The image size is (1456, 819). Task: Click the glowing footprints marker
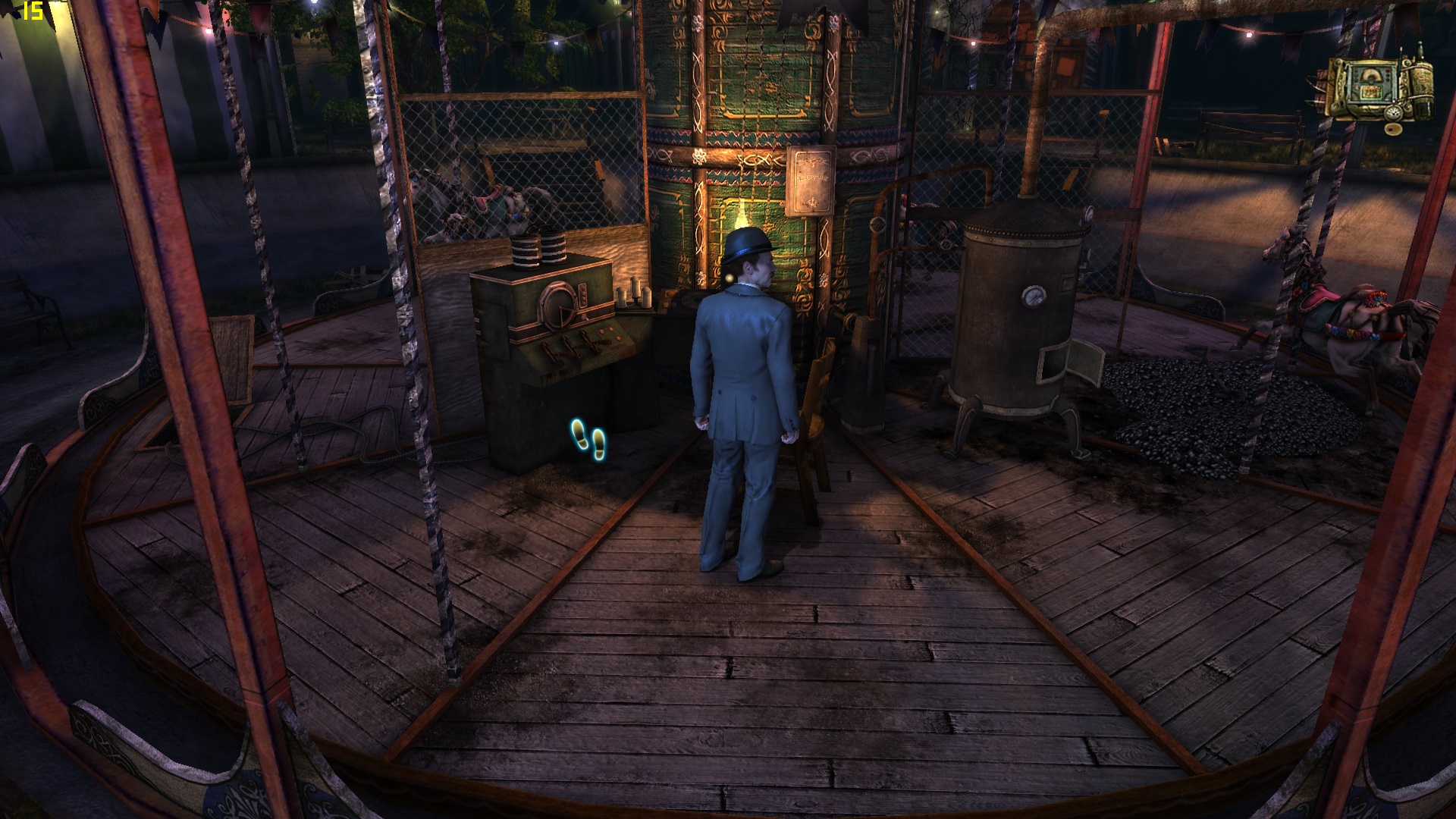click(588, 440)
